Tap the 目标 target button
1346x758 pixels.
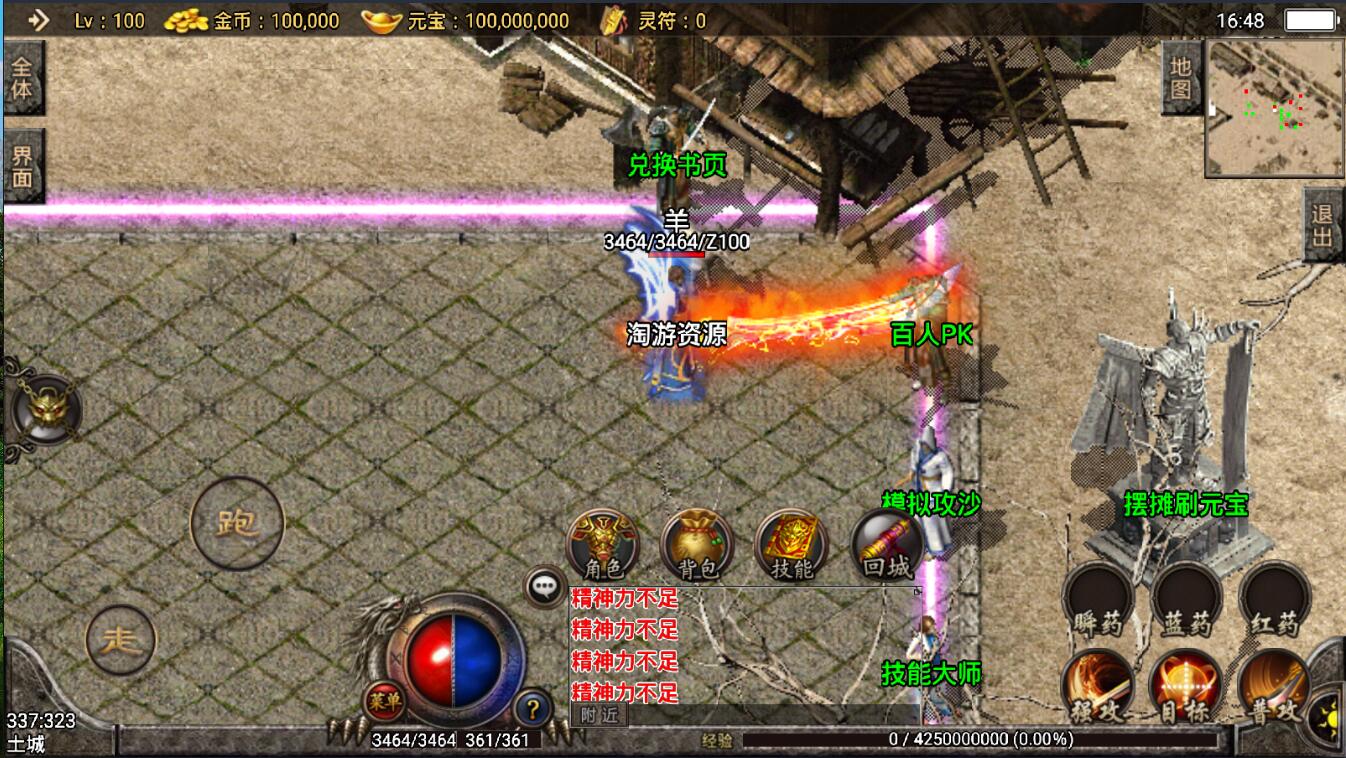pos(1186,687)
